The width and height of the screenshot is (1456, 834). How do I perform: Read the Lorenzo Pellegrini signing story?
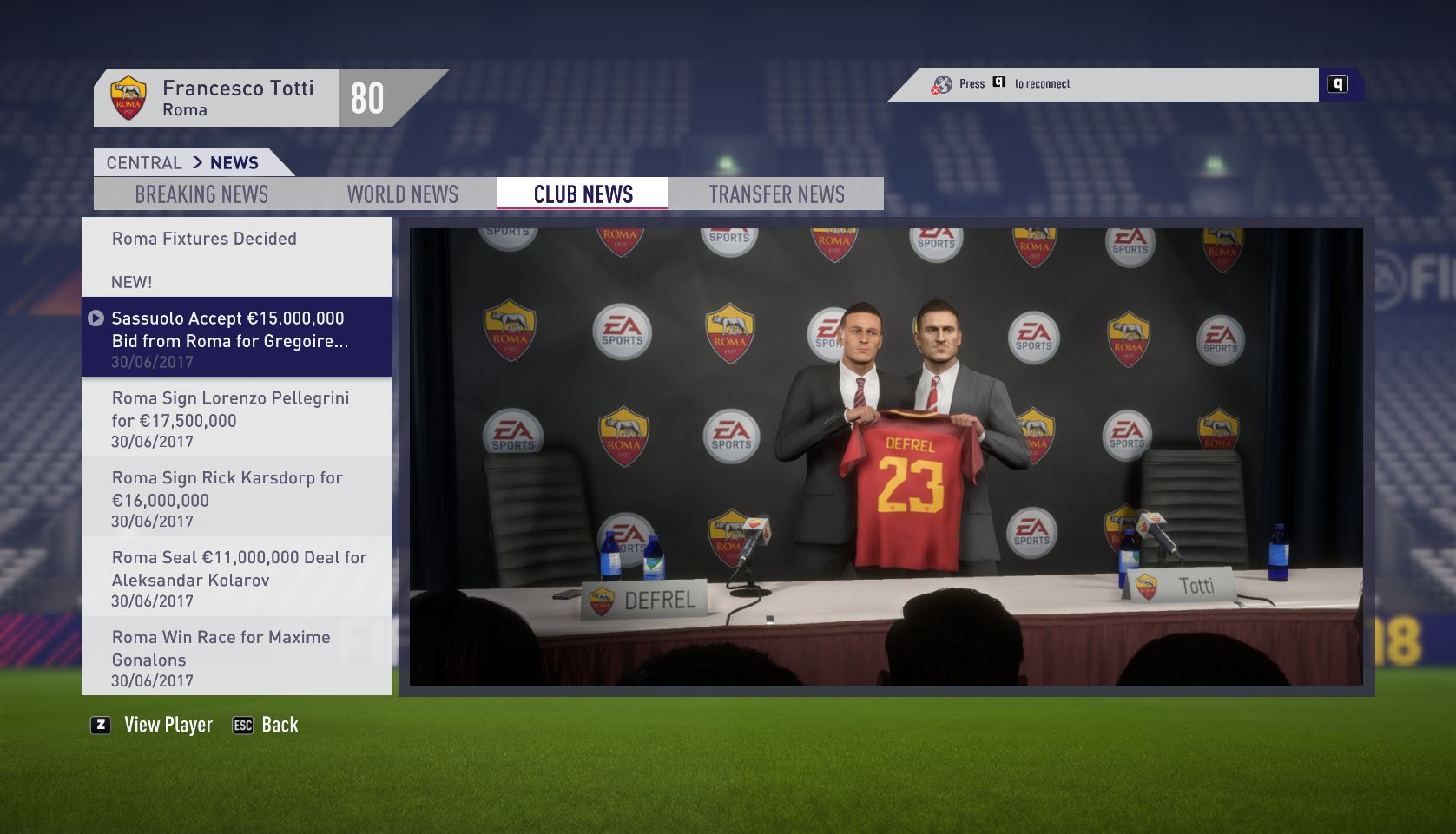pyautogui.click(x=236, y=418)
